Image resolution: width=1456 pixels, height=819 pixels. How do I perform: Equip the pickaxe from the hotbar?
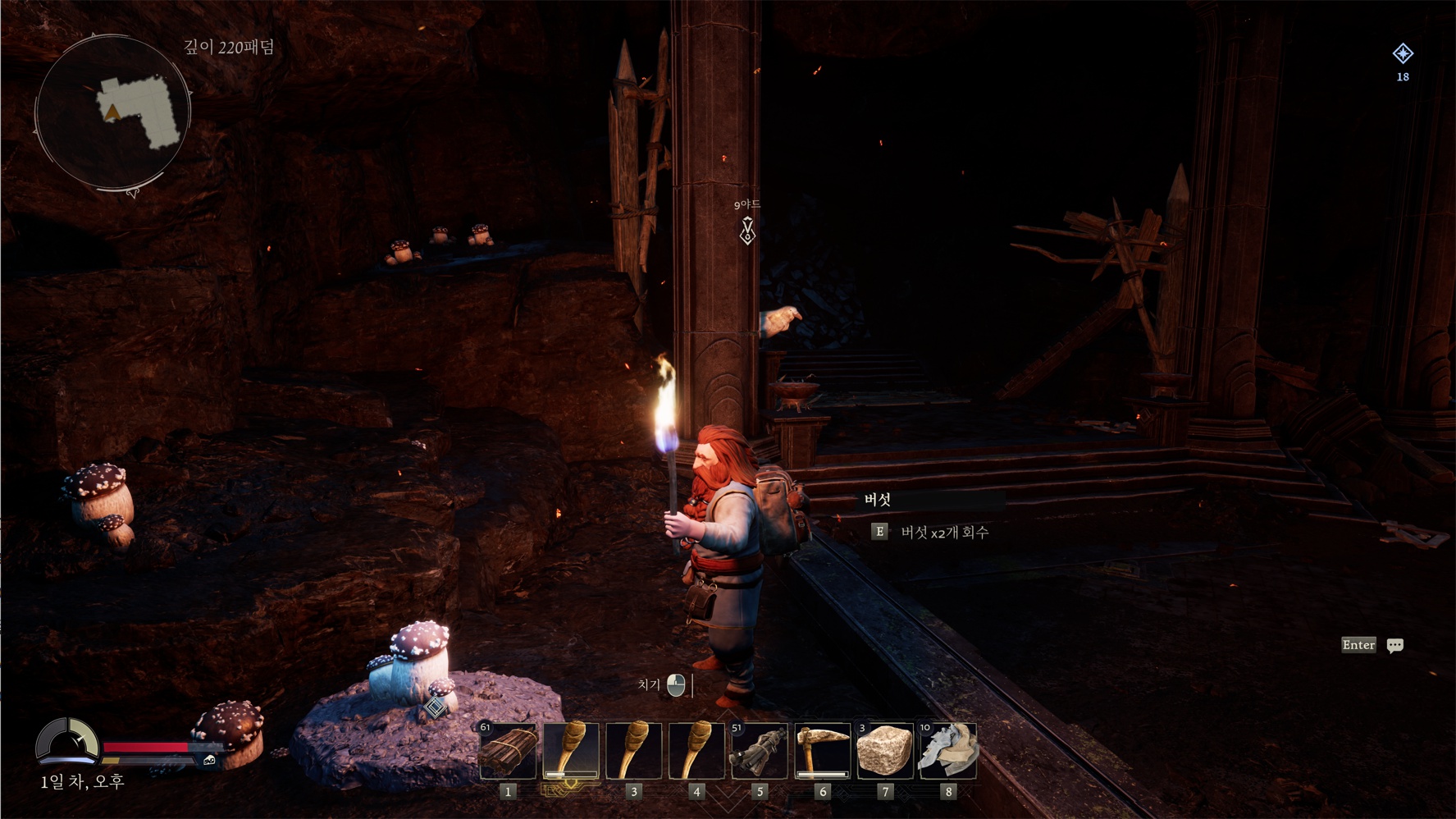(x=822, y=750)
